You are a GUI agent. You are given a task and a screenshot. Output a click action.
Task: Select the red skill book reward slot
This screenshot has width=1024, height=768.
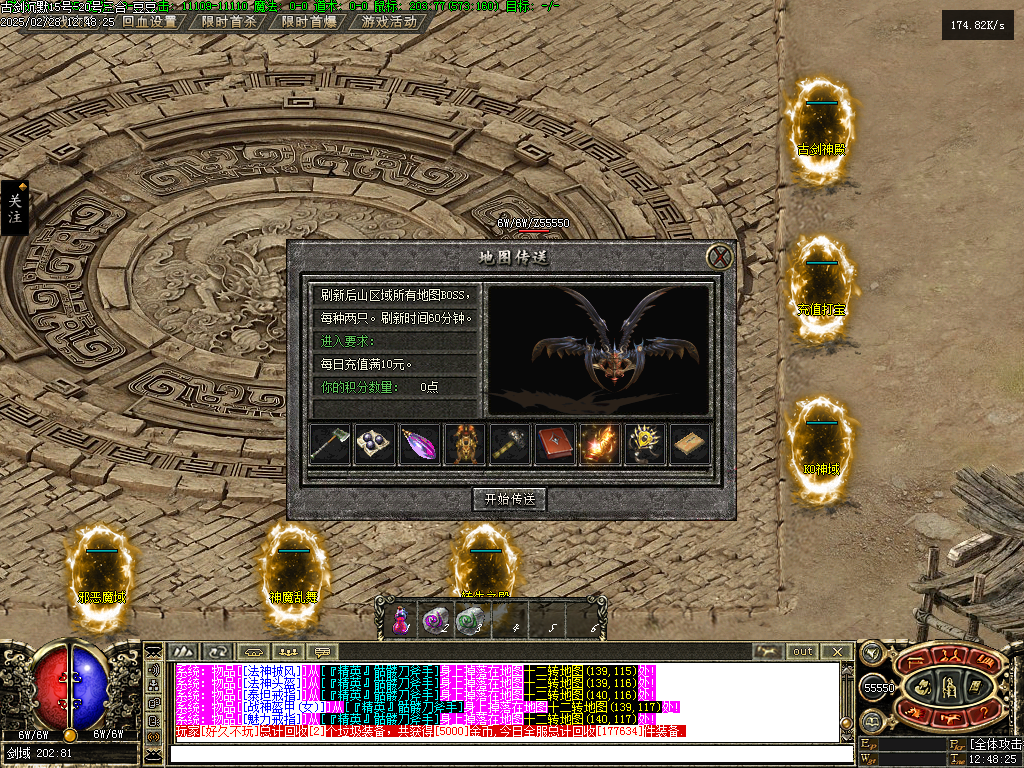(x=555, y=445)
